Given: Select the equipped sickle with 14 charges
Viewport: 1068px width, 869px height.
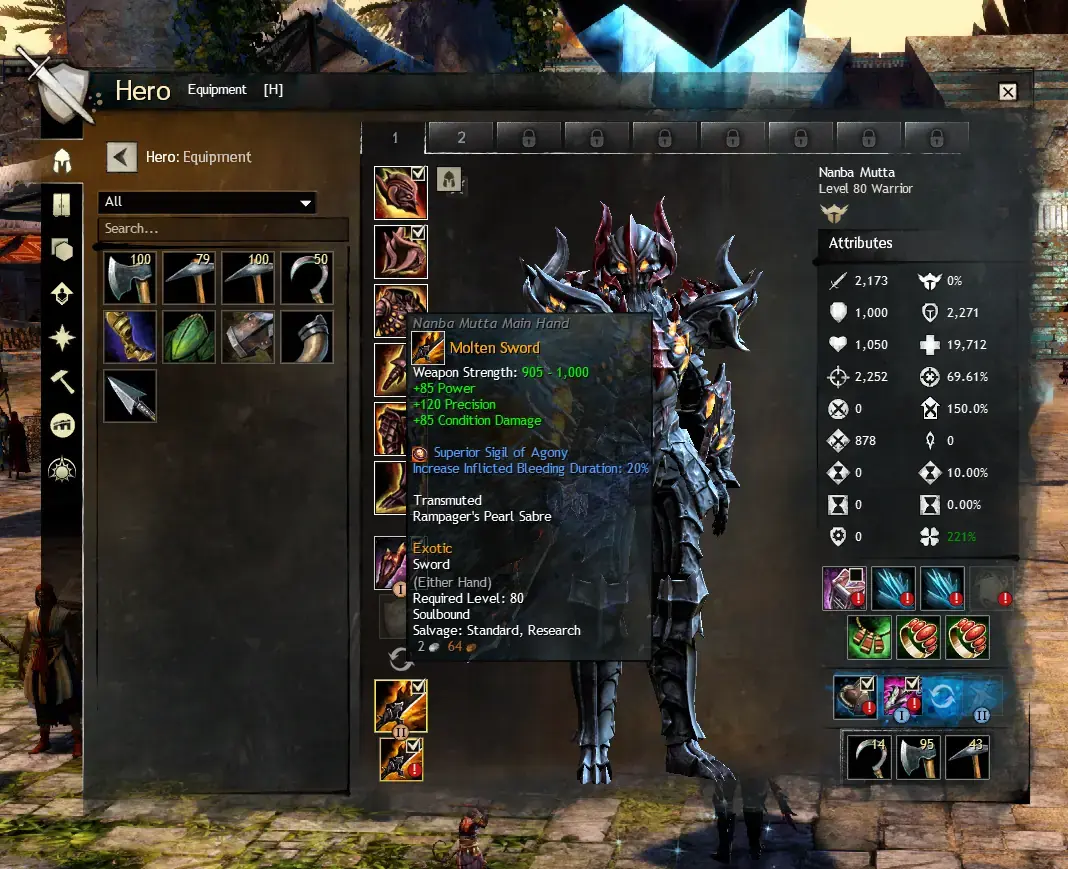Looking at the screenshot, I should (x=870, y=757).
